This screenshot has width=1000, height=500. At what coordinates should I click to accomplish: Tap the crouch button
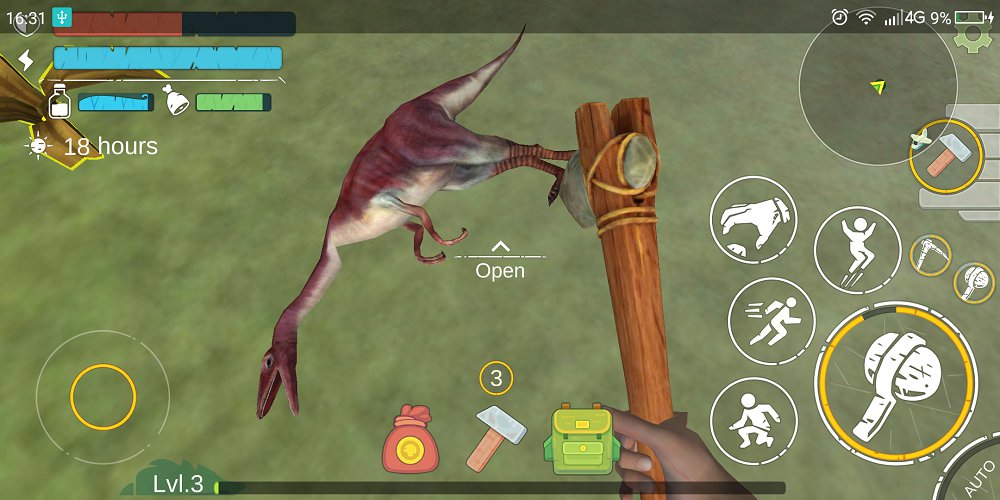753,420
